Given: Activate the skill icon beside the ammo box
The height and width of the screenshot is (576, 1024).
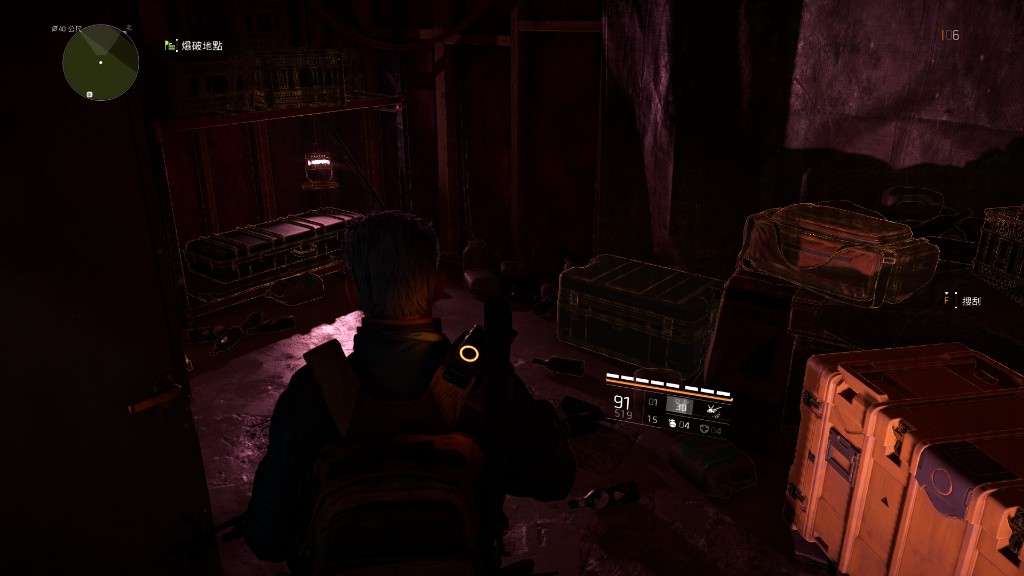Looking at the screenshot, I should [x=715, y=407].
